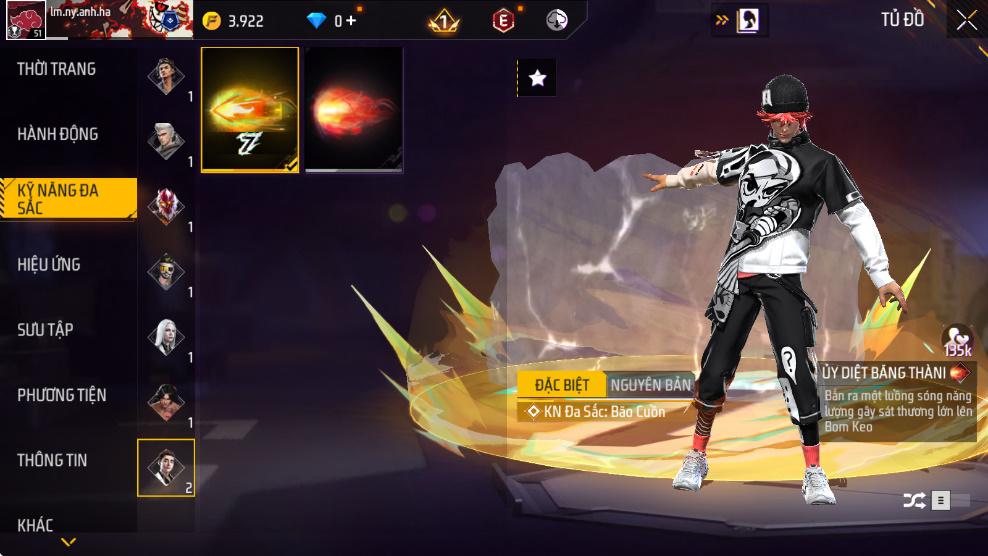988x556 pixels.
Task: Open the Thông Tin tab
Action: 52,460
